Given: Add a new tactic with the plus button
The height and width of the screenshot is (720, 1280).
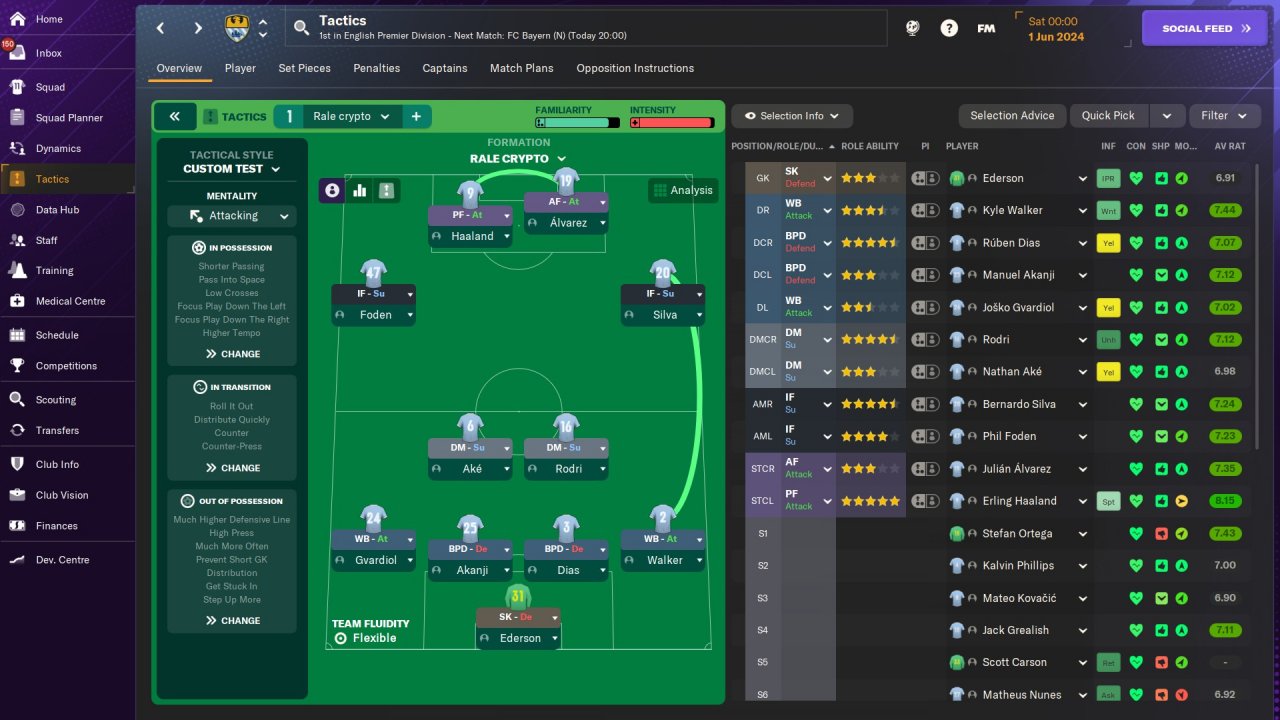Looking at the screenshot, I should (416, 116).
